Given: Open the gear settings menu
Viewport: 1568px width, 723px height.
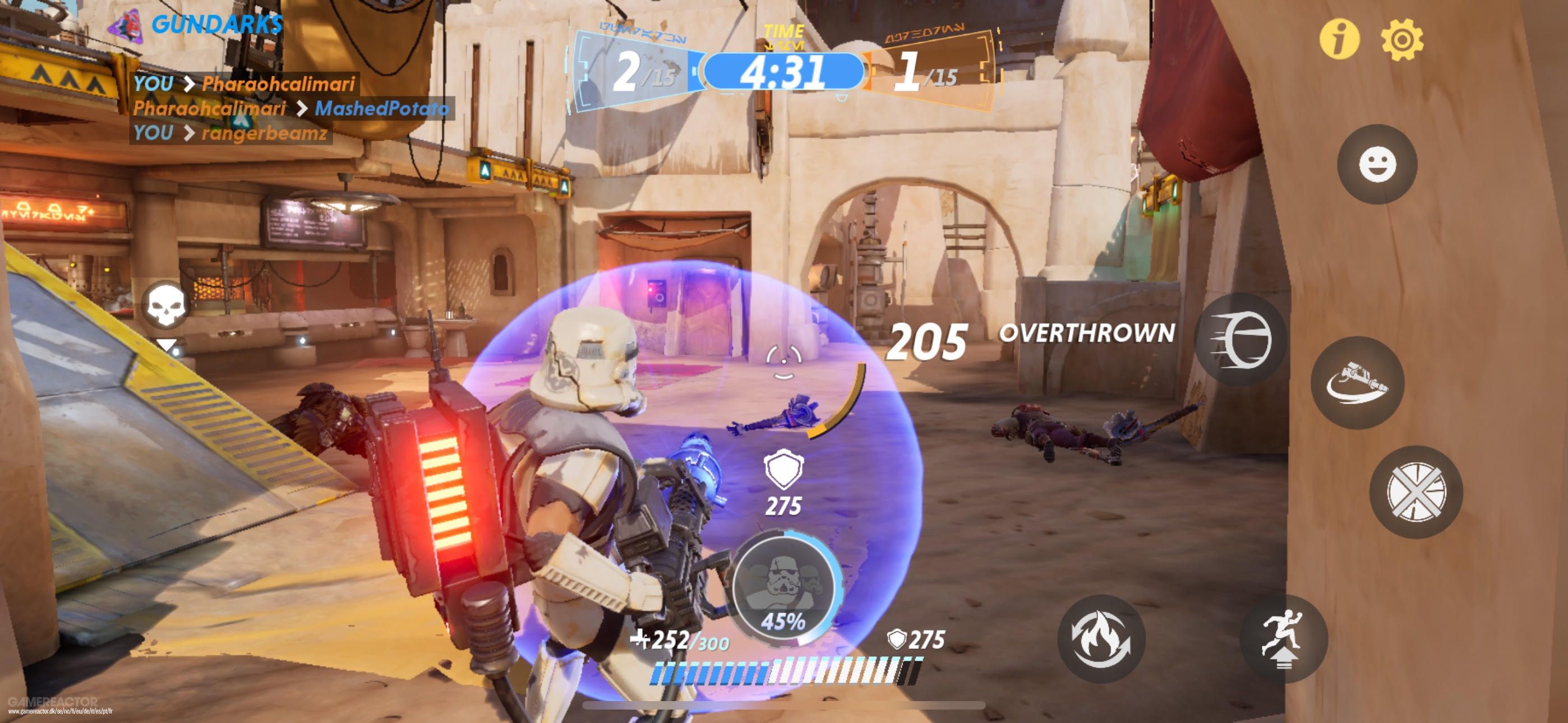Looking at the screenshot, I should [x=1402, y=39].
